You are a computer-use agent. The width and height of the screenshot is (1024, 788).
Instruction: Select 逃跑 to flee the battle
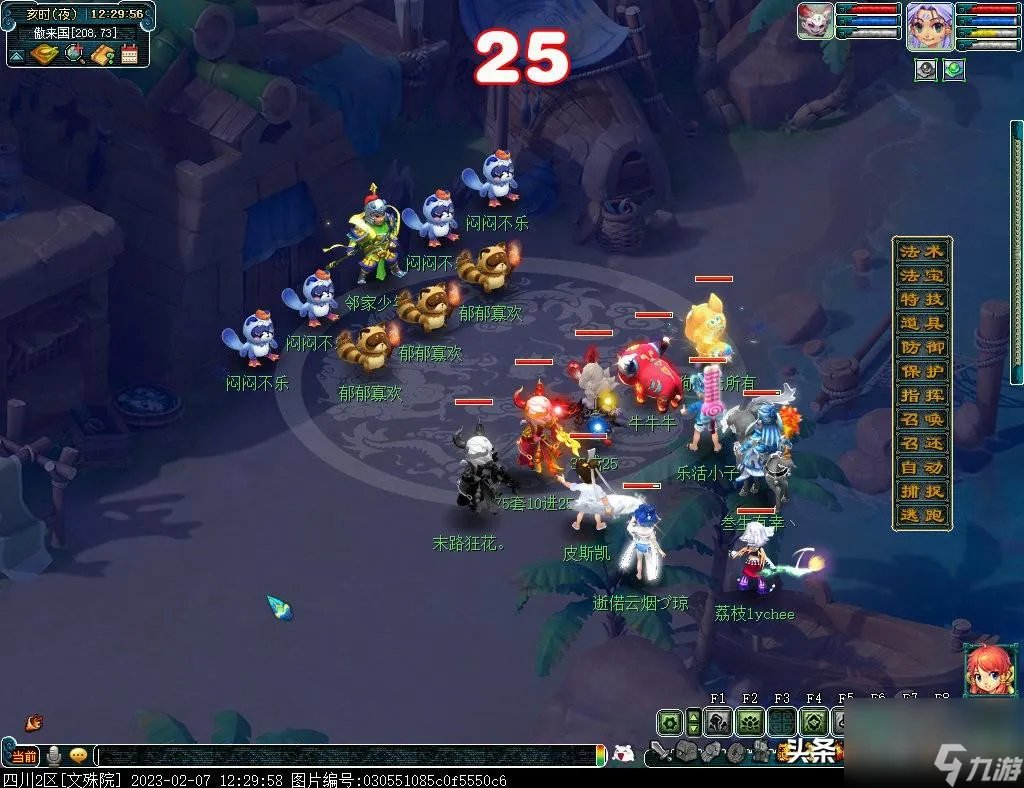(x=921, y=516)
